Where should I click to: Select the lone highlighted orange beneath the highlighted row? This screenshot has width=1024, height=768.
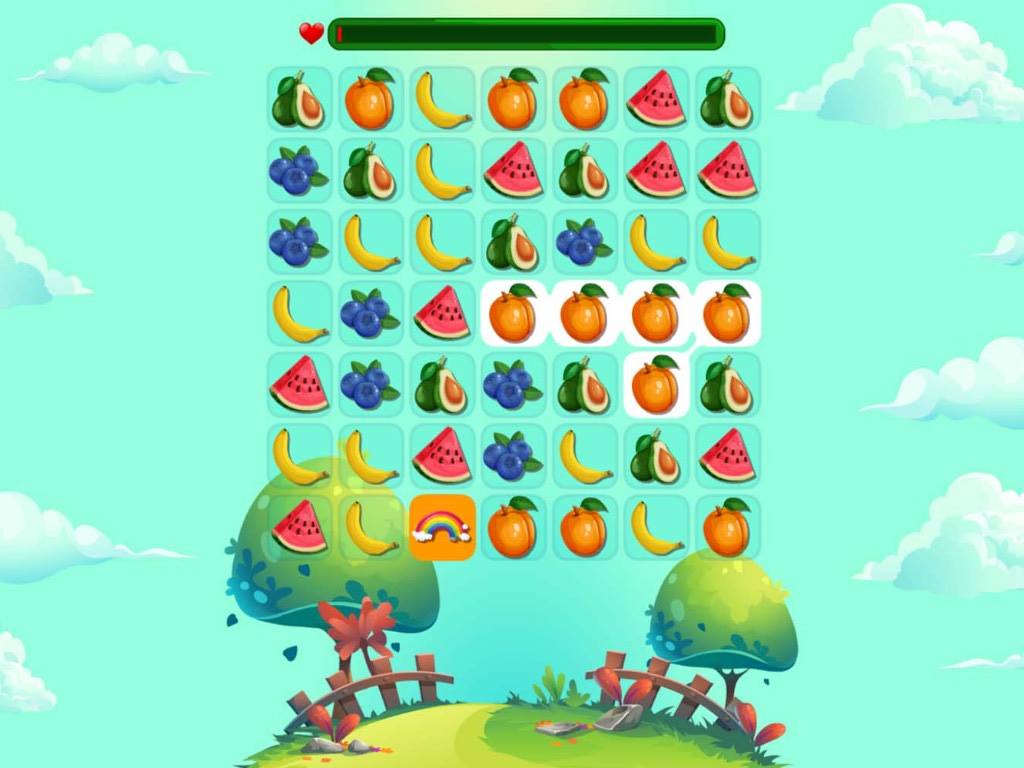656,385
